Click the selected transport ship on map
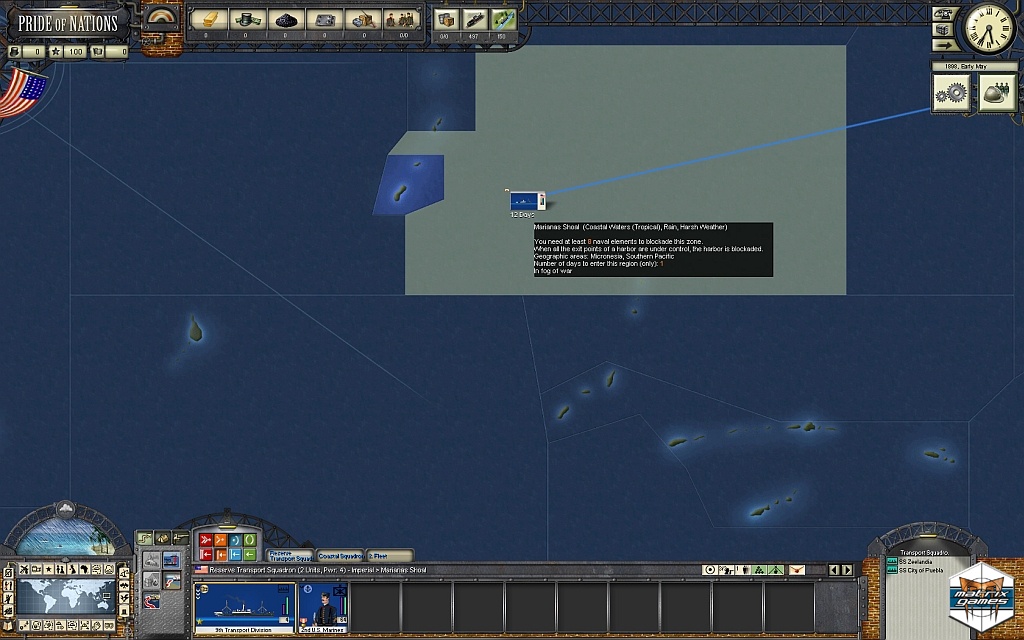This screenshot has width=1024, height=640. [x=524, y=201]
